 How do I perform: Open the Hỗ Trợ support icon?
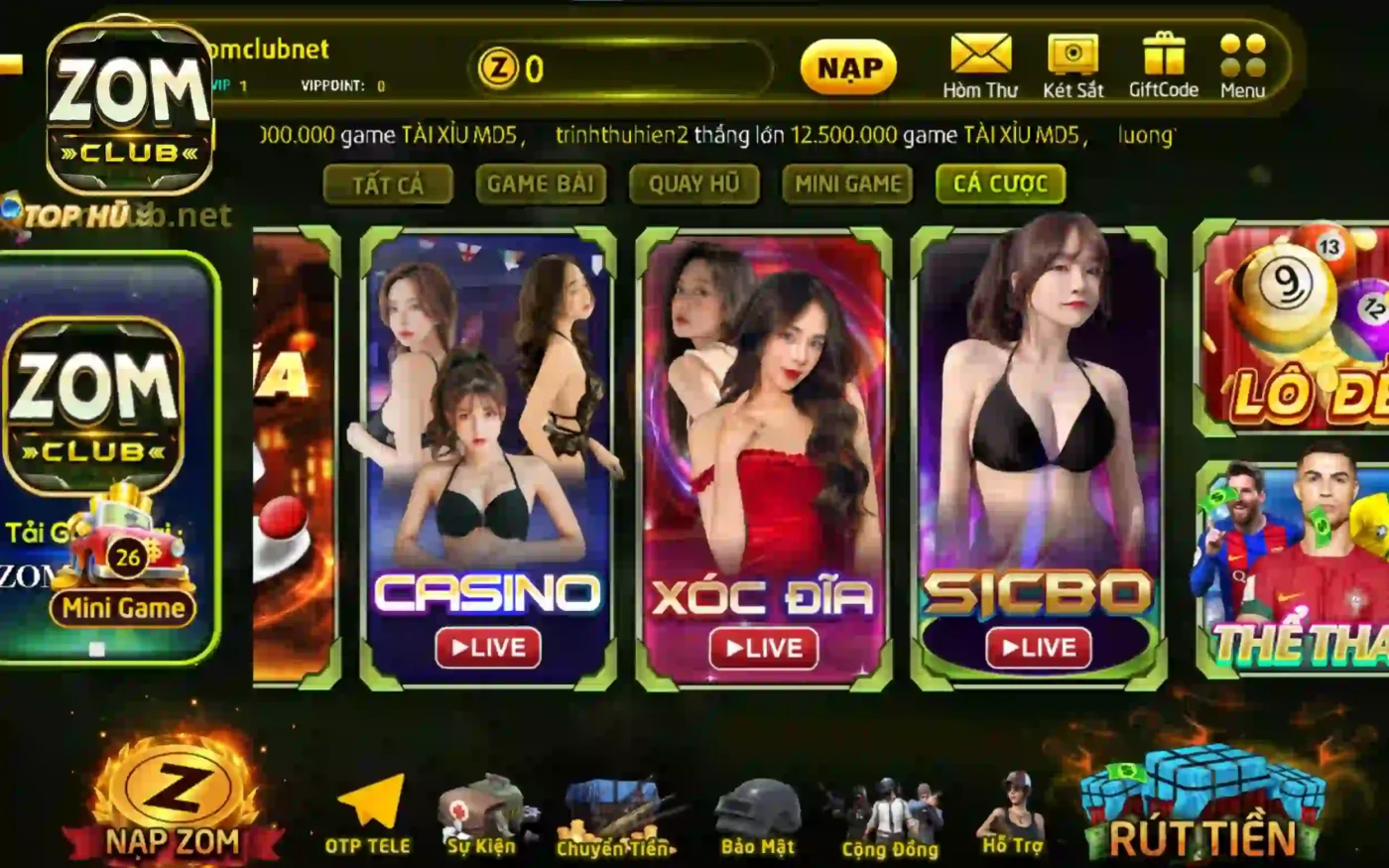1016,804
